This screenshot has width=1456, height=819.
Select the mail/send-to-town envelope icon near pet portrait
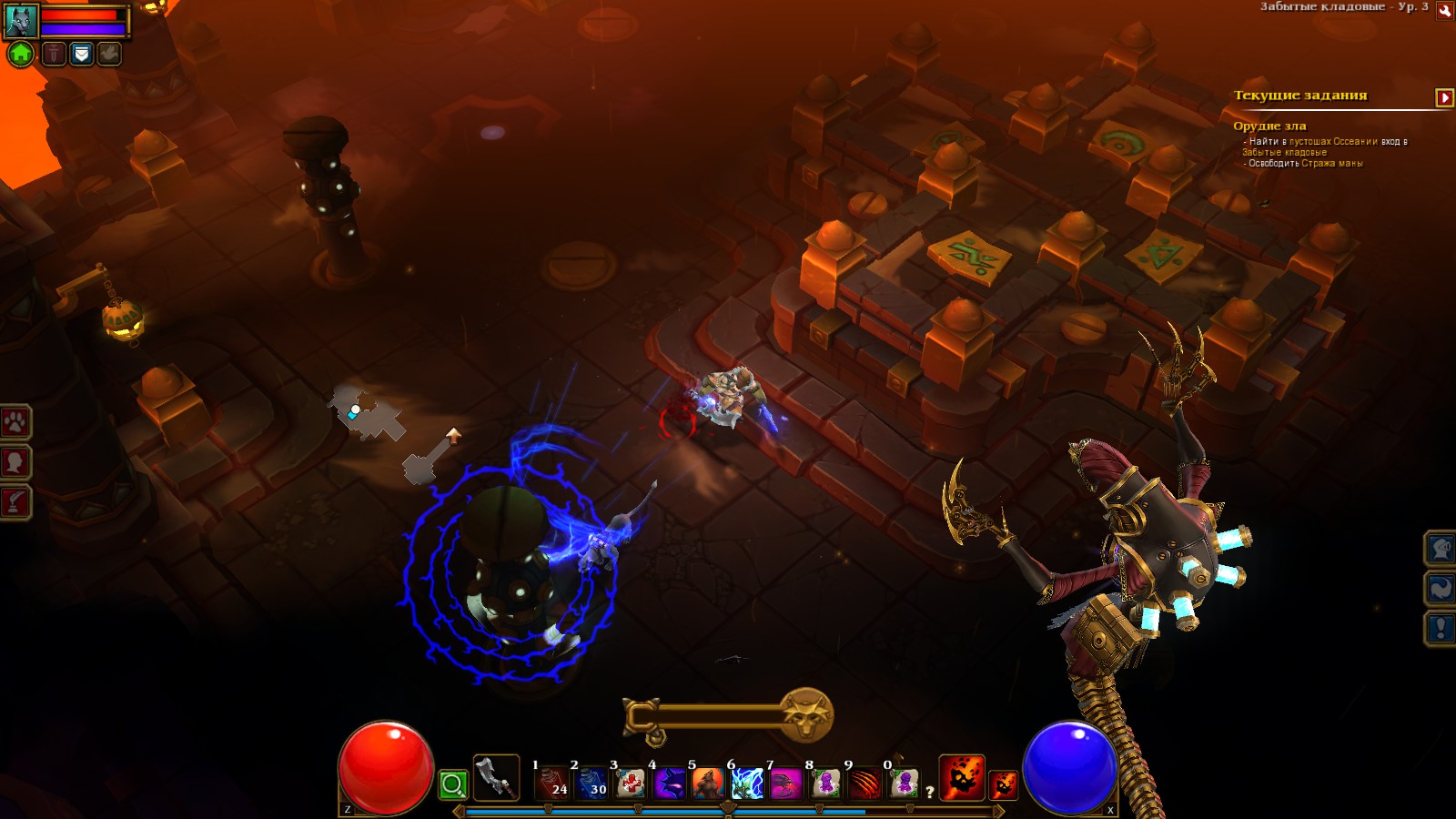pyautogui.click(x=80, y=53)
